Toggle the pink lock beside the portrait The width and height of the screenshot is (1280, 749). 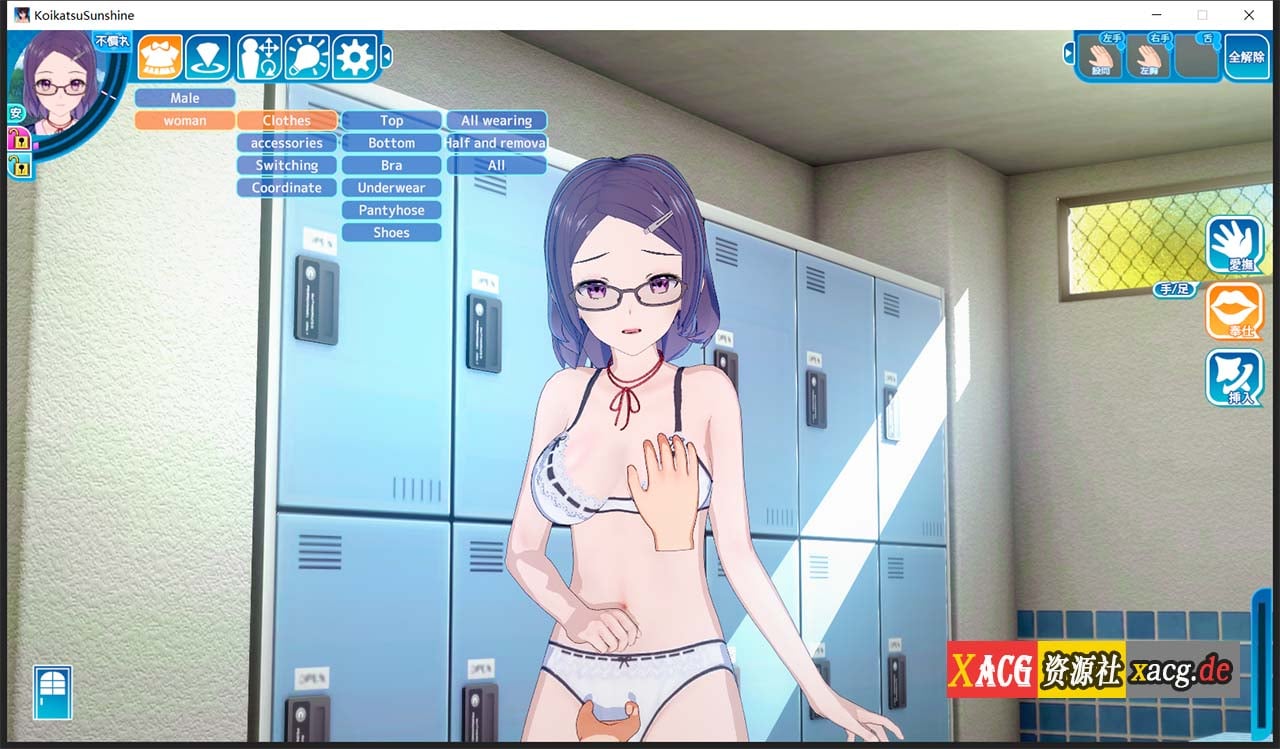coord(18,139)
